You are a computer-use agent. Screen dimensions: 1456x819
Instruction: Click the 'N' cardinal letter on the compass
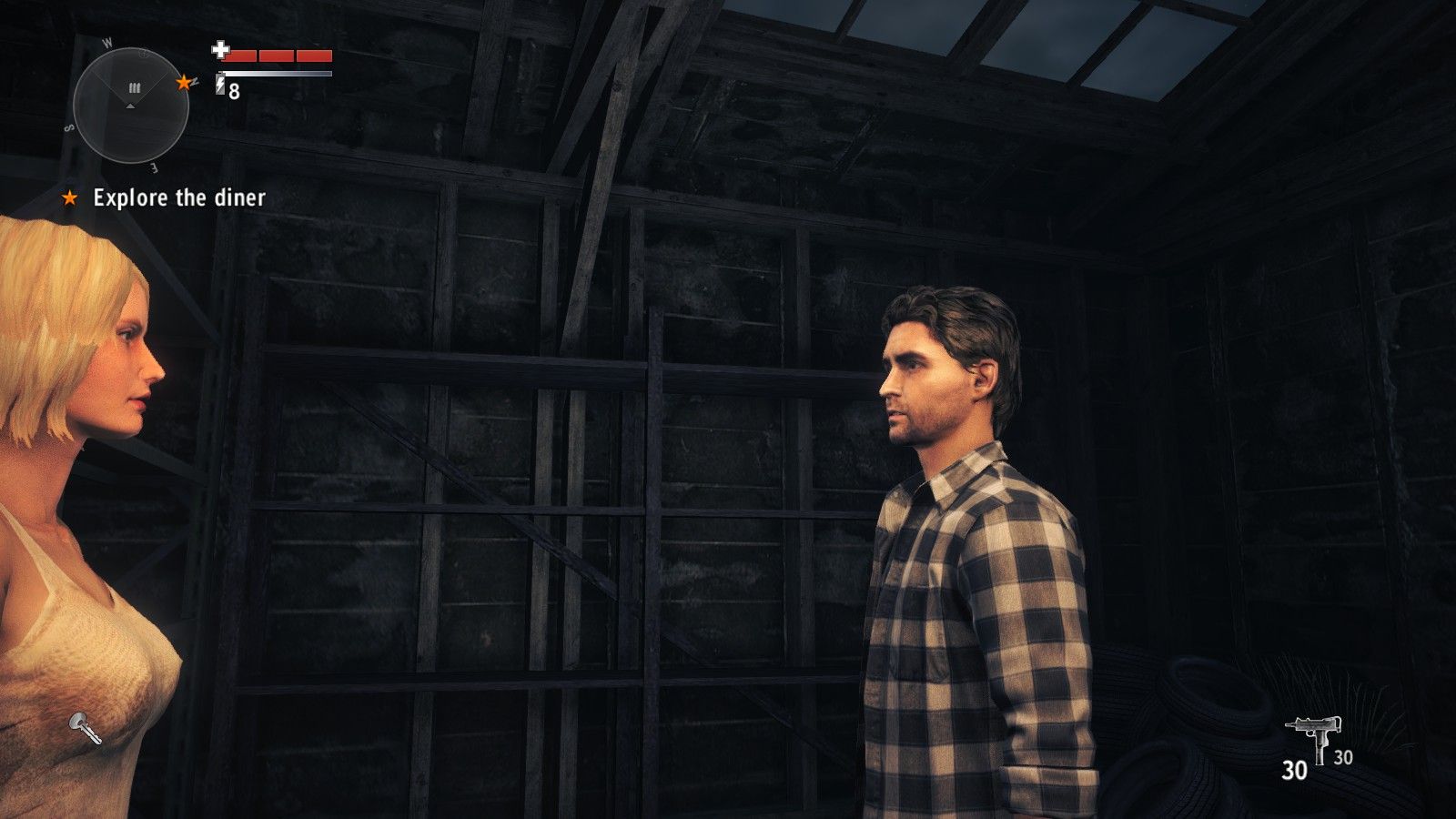click(x=195, y=83)
